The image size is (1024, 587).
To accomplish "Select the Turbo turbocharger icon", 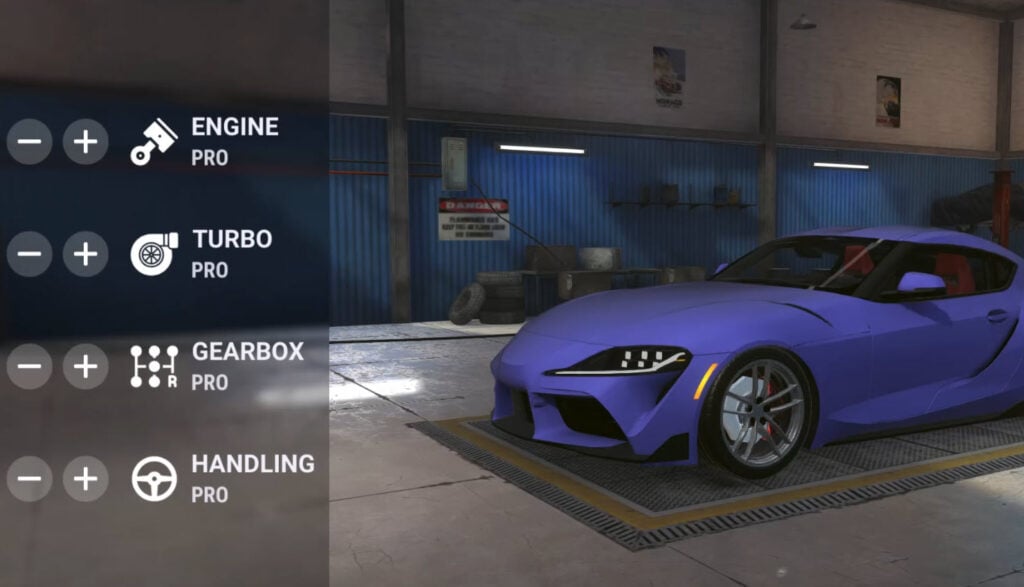I will click(x=154, y=254).
